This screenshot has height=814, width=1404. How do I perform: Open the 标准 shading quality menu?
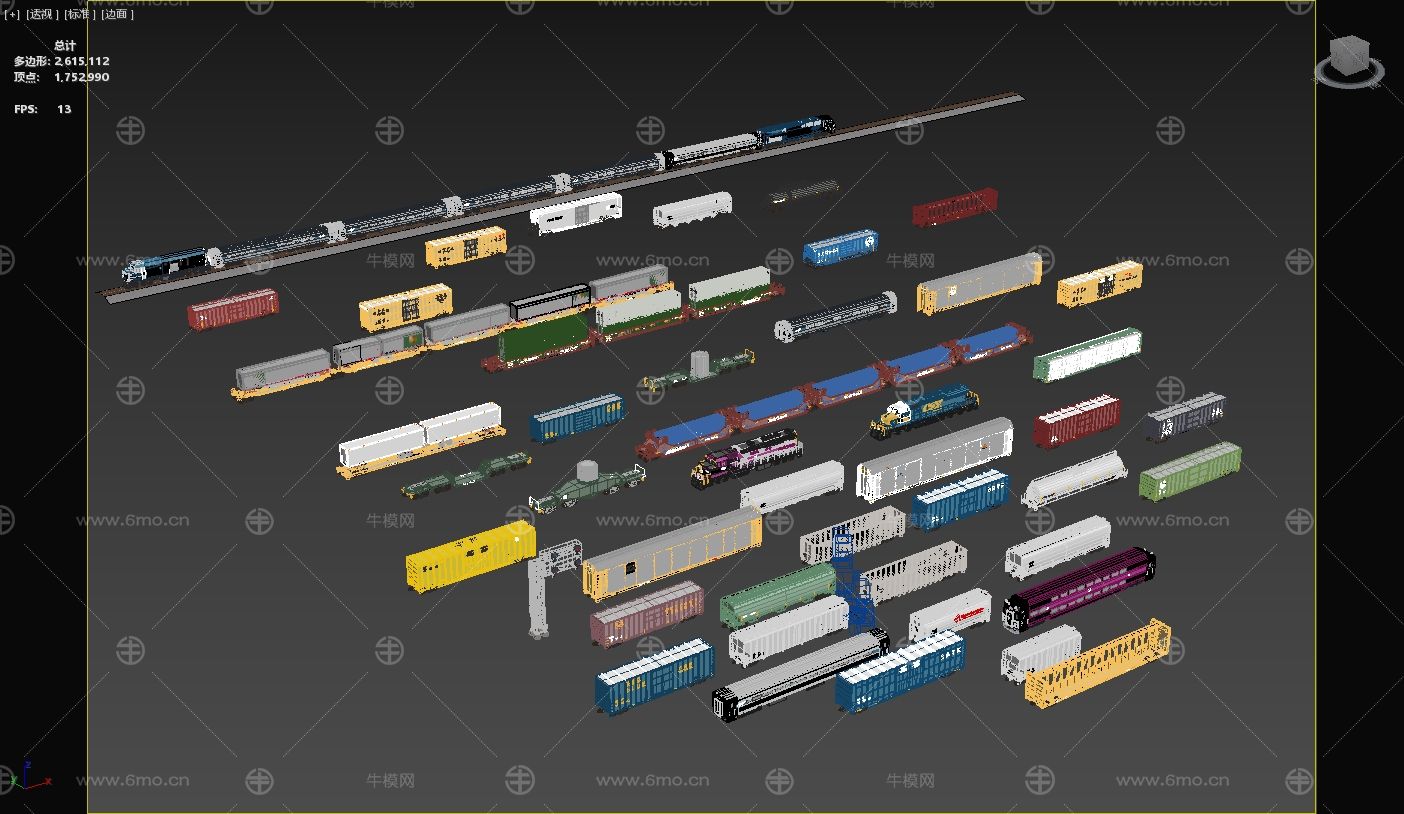click(x=78, y=14)
